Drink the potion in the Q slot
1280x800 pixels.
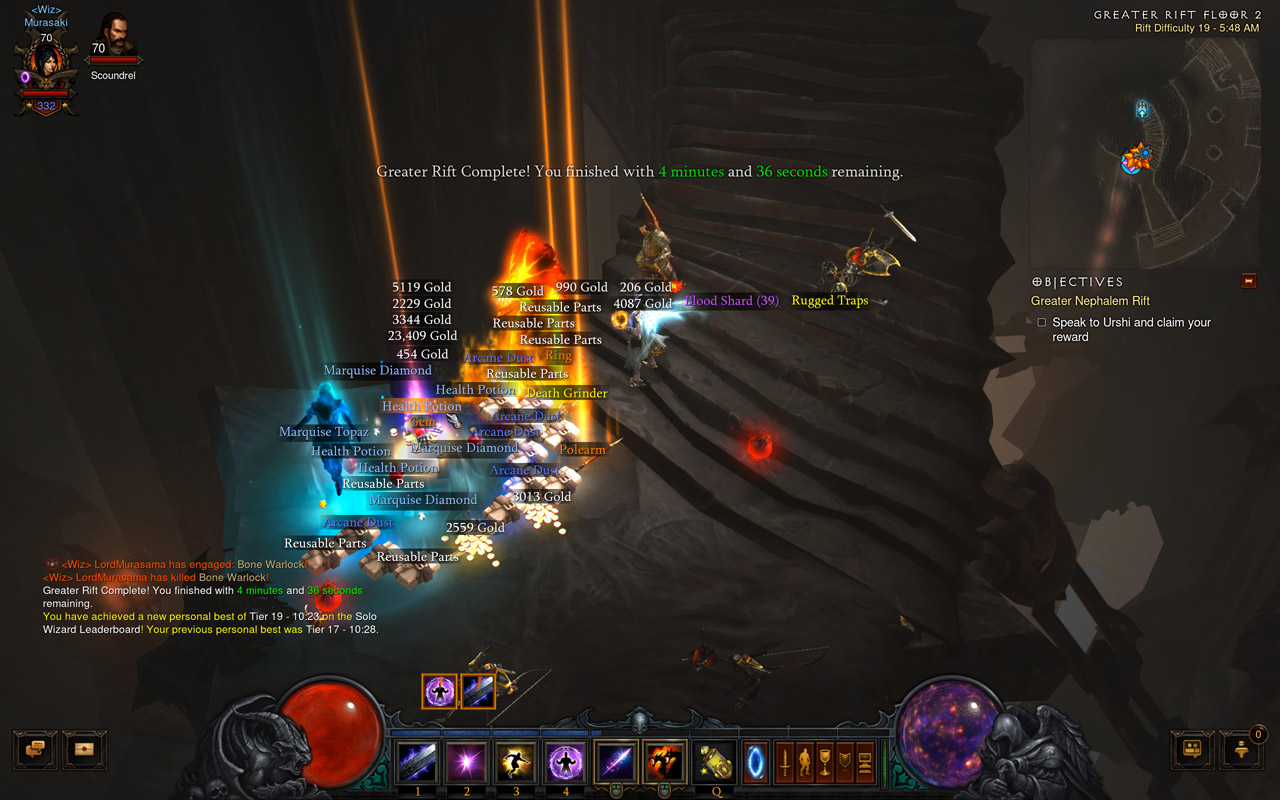click(714, 763)
